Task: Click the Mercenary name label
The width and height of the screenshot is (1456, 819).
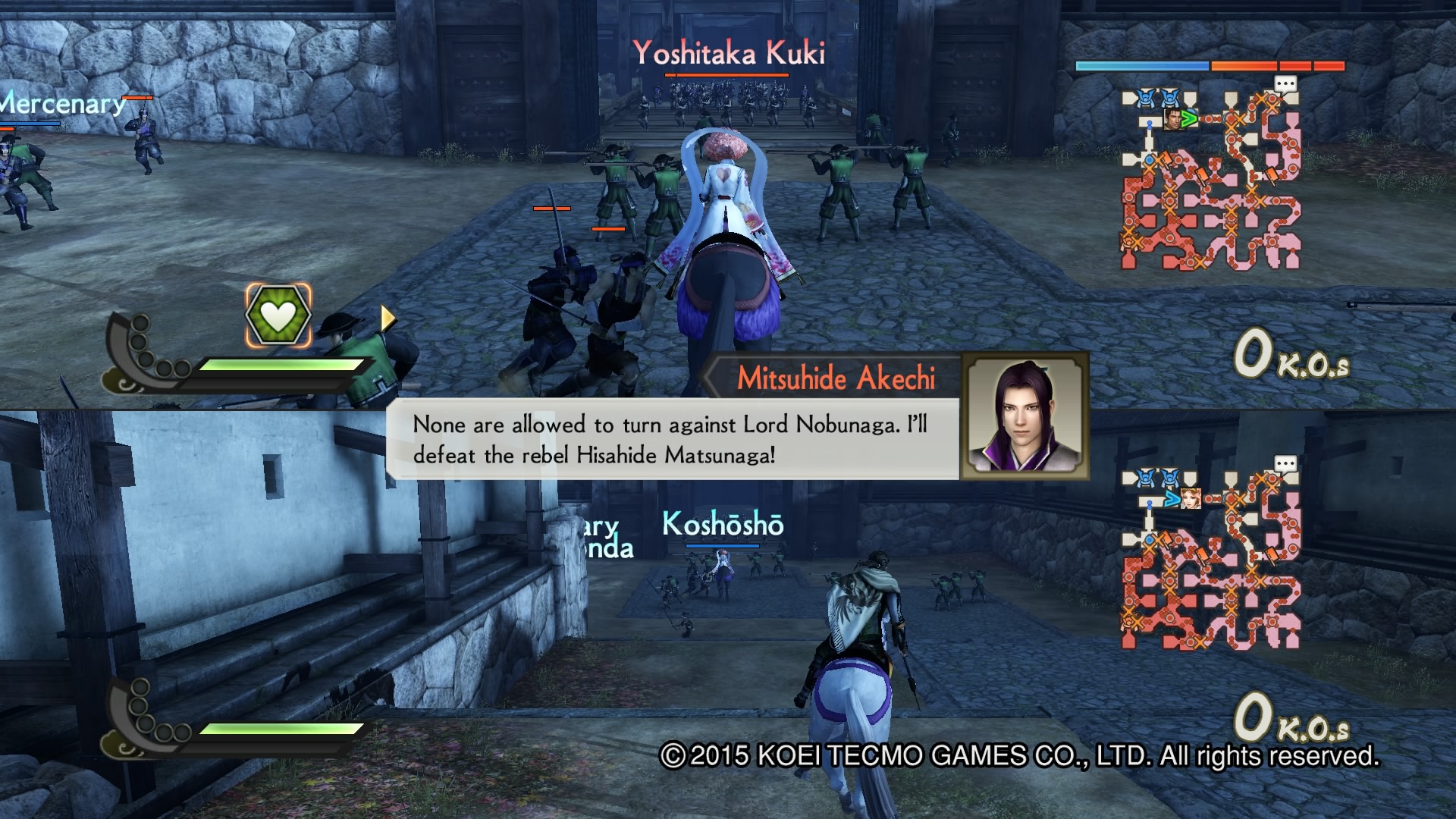Action: [x=61, y=106]
